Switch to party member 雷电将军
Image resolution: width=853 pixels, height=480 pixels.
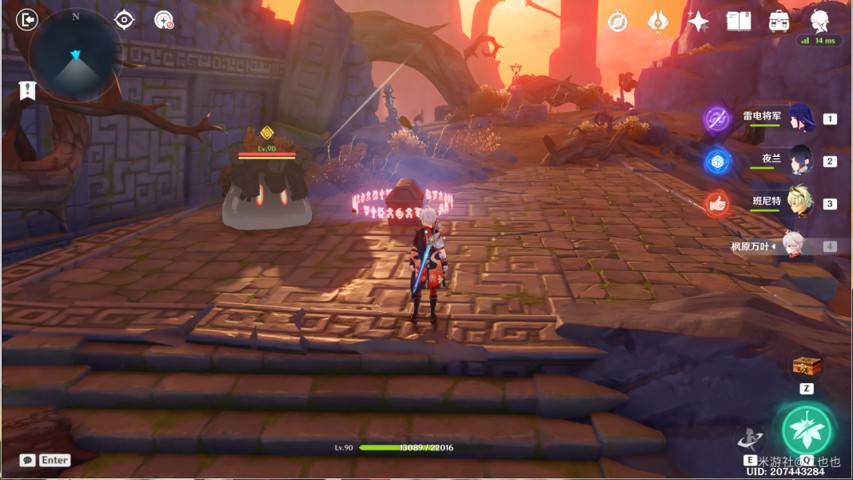click(801, 118)
